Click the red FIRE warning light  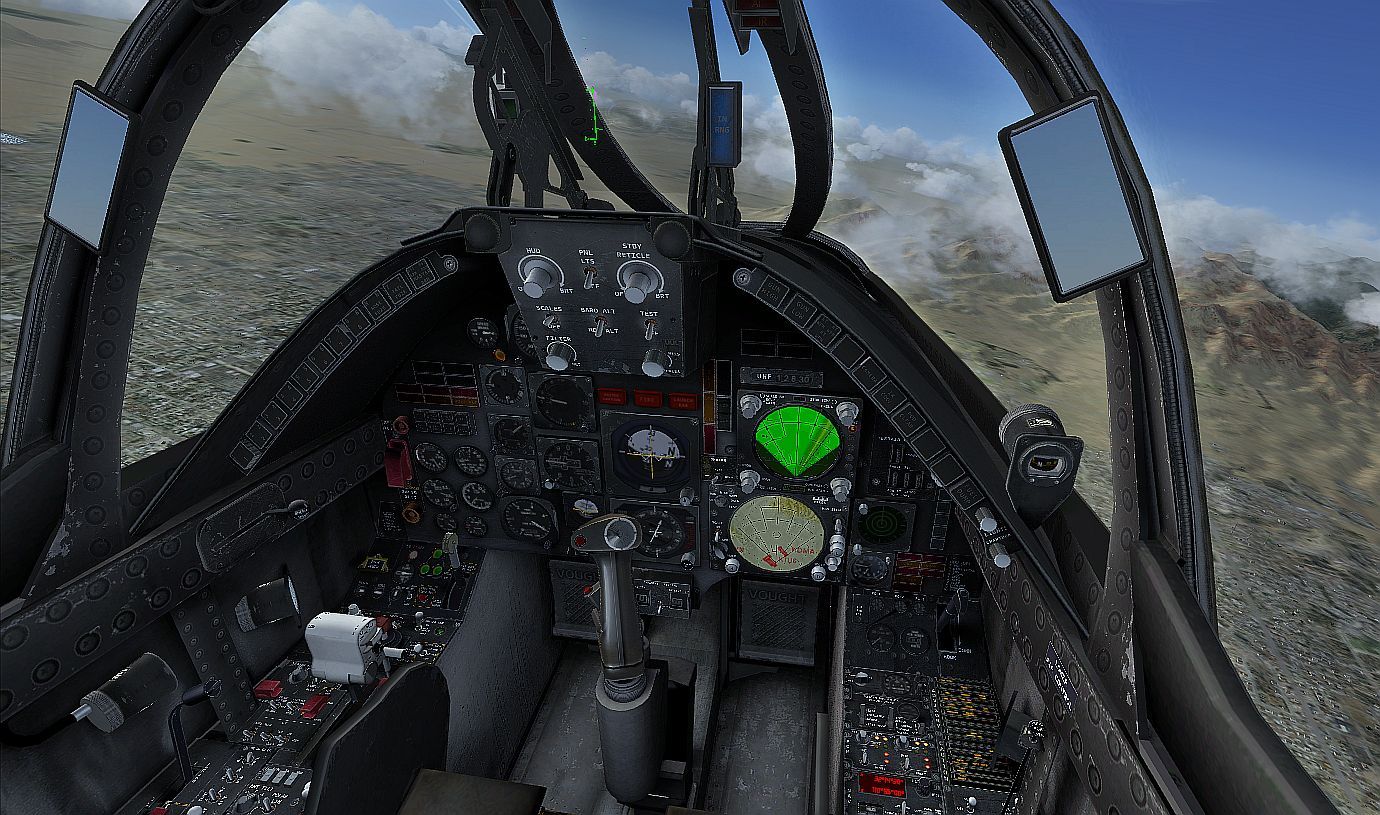coord(648,398)
